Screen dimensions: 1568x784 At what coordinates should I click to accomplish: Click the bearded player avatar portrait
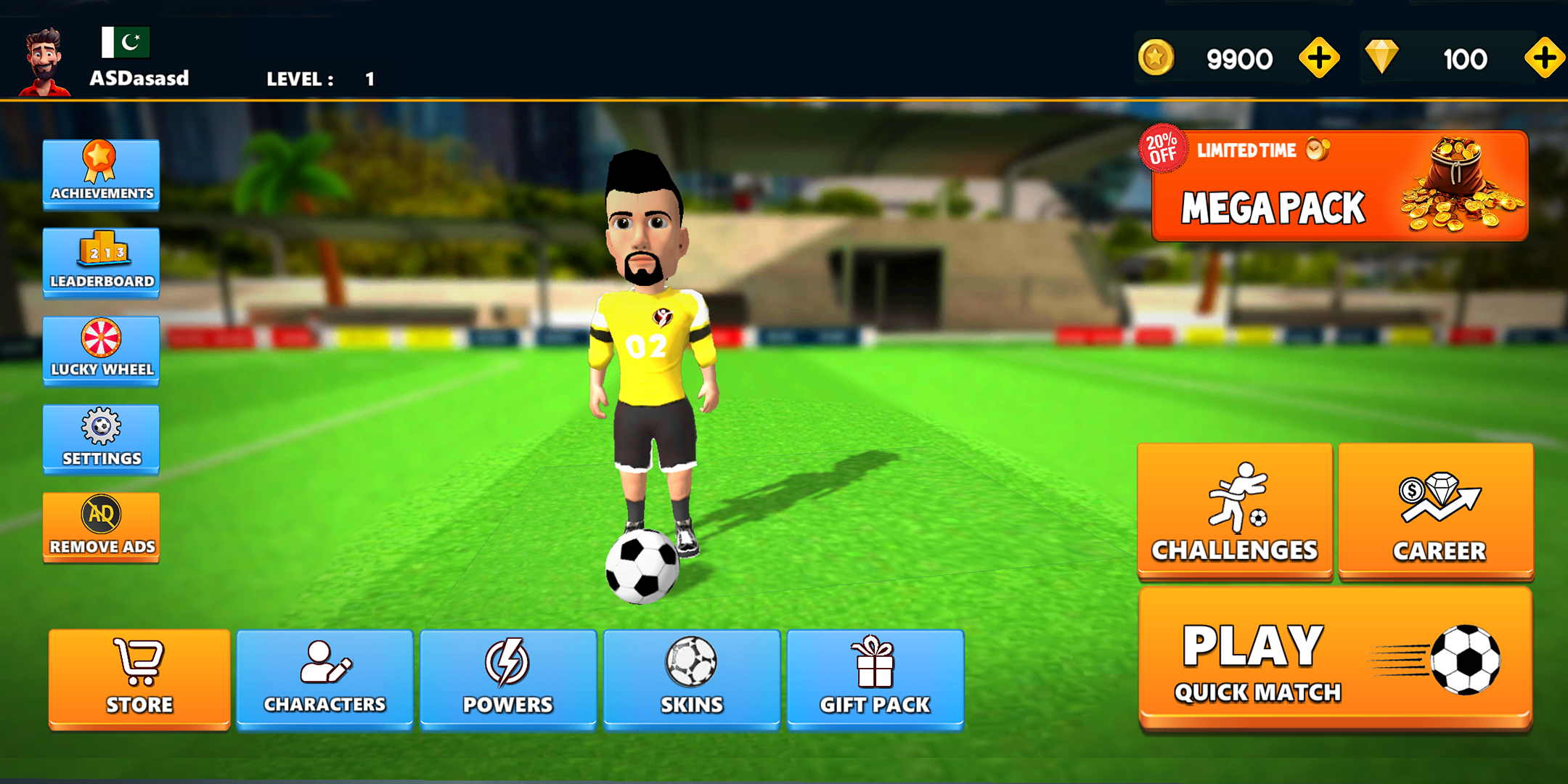(x=44, y=63)
